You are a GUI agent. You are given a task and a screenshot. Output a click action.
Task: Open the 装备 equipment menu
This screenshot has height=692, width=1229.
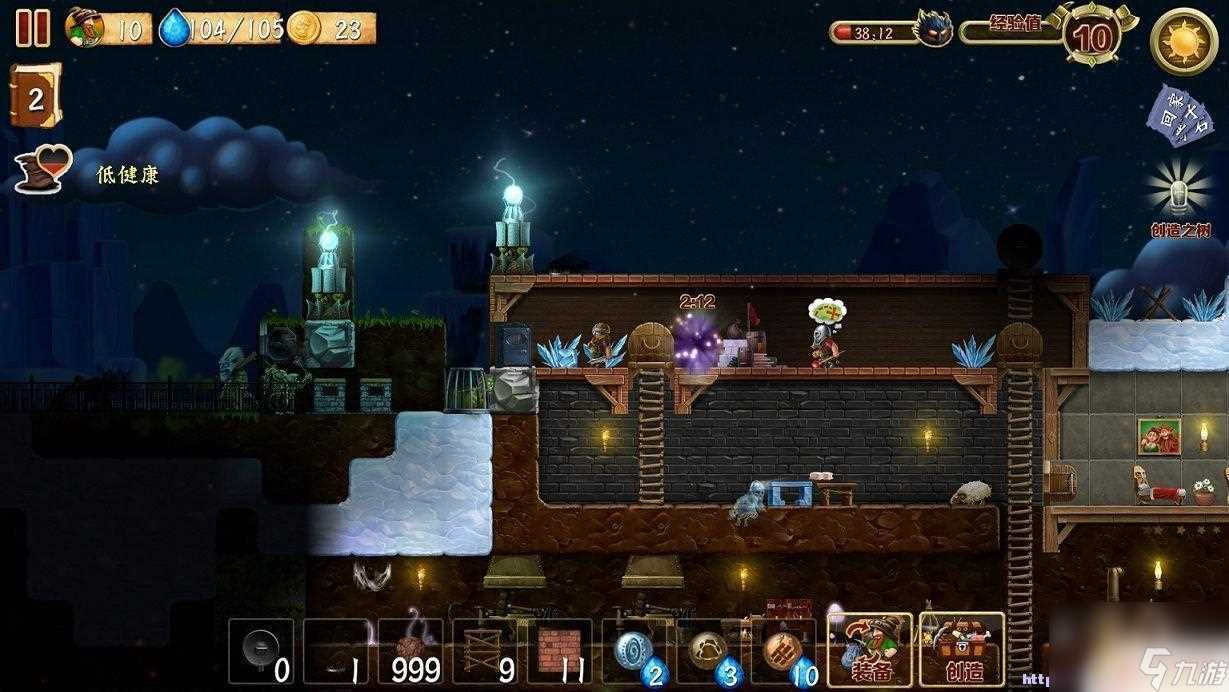pos(869,649)
